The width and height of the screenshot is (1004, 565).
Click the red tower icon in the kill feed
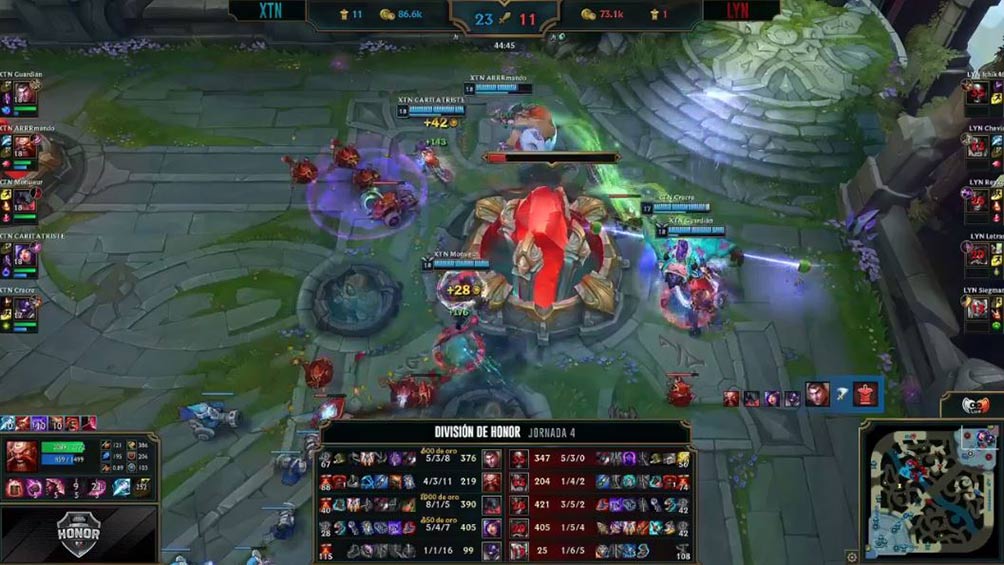click(x=866, y=395)
